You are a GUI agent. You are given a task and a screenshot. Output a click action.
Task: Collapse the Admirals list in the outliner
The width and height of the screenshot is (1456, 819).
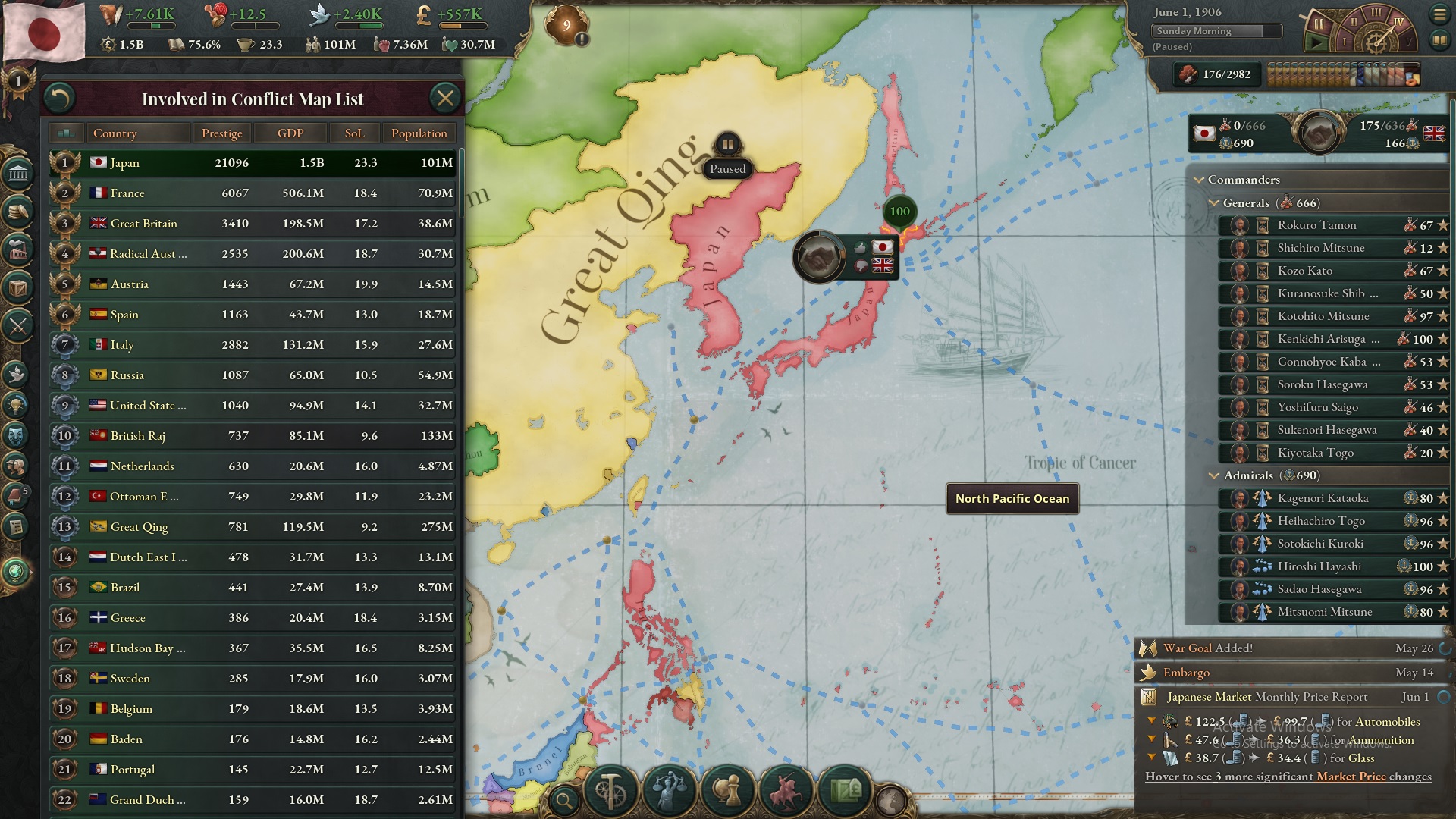(1213, 475)
